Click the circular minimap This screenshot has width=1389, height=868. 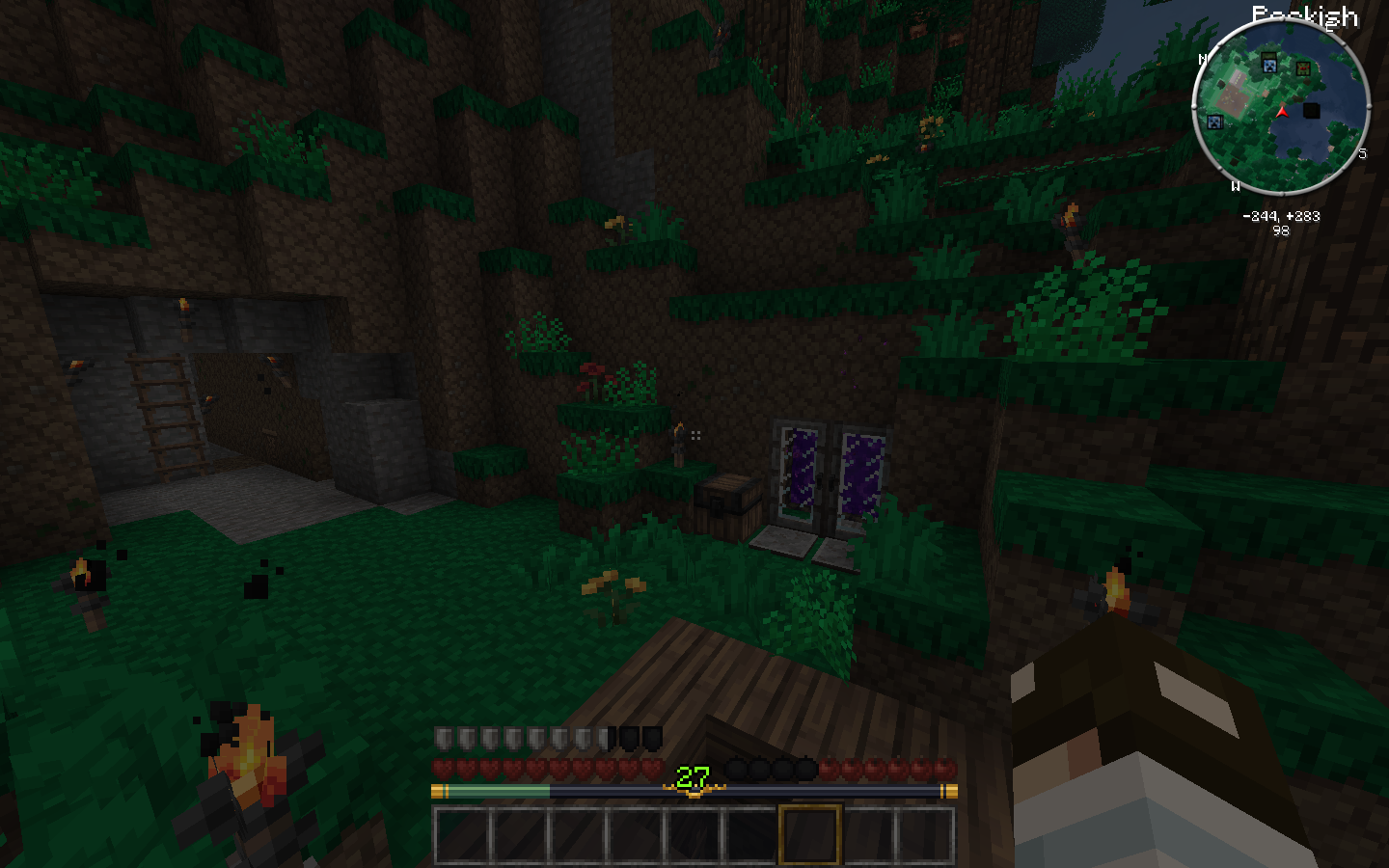point(1281,106)
